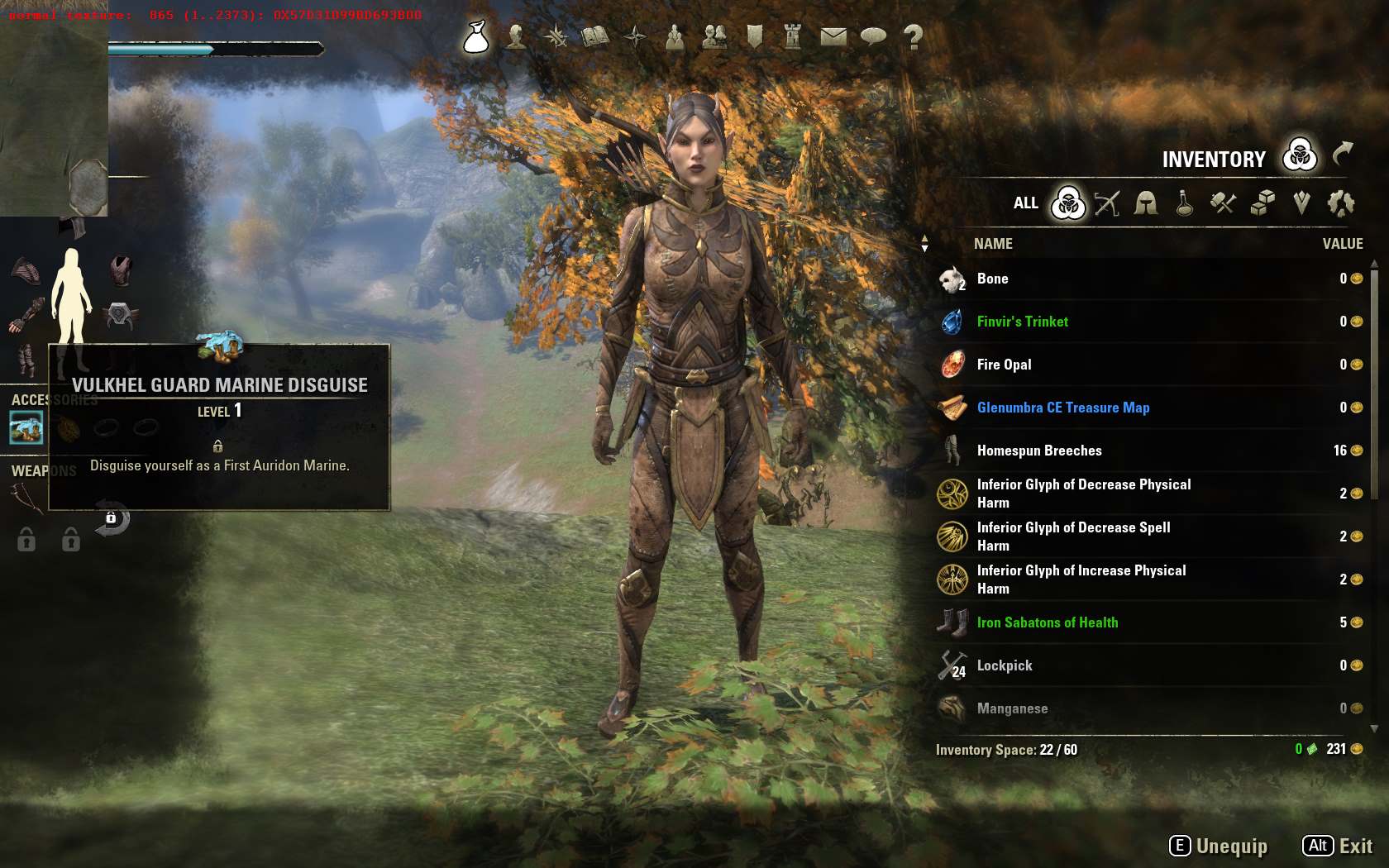The image size is (1389, 868).
Task: Select the Glenumbra CE Treasure Map
Action: [1062, 408]
